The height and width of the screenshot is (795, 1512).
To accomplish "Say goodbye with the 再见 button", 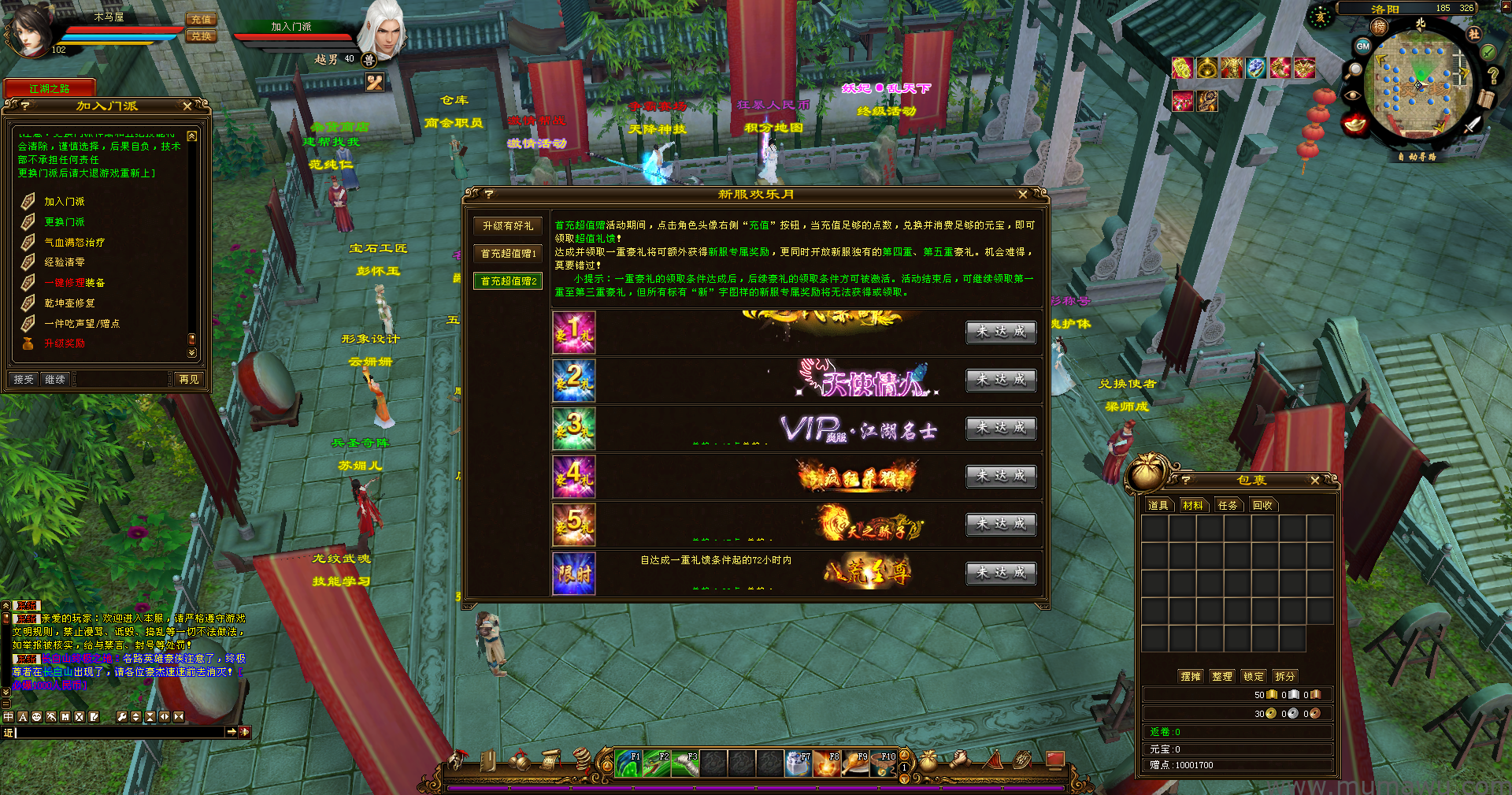I will [189, 379].
